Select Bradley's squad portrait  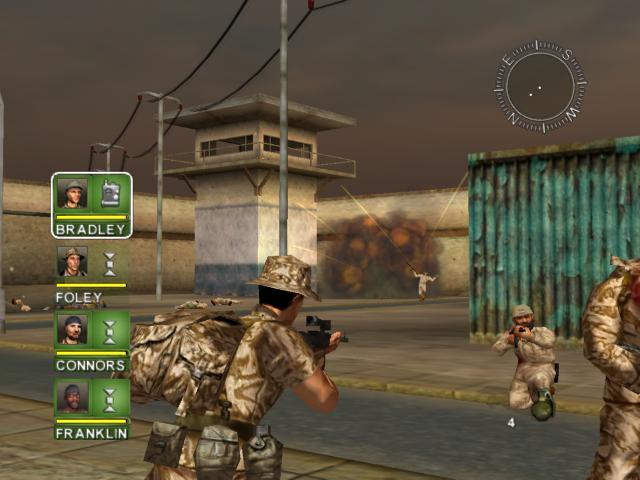pyautogui.click(x=72, y=193)
